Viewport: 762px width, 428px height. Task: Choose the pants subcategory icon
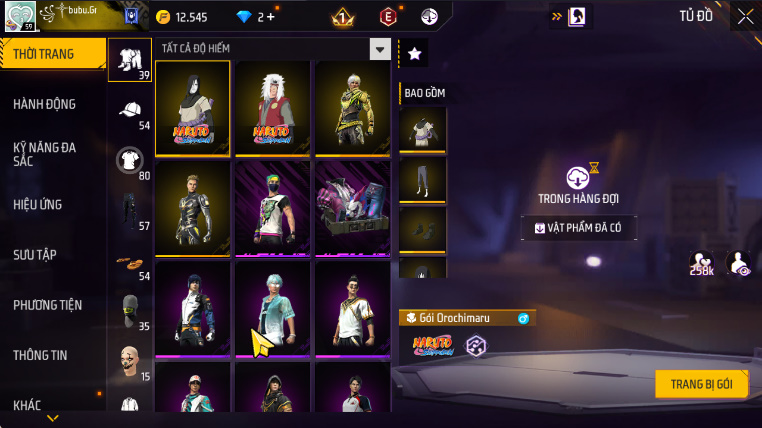click(129, 208)
